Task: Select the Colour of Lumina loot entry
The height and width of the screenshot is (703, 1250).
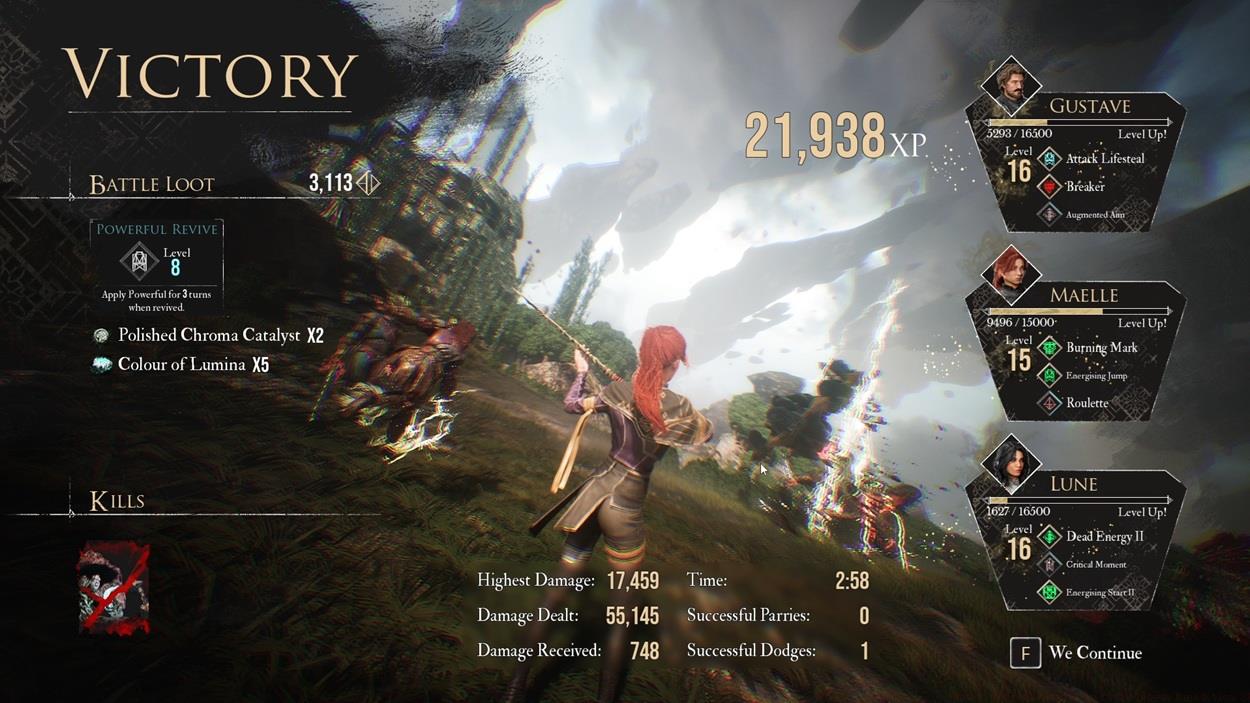Action: [182, 365]
